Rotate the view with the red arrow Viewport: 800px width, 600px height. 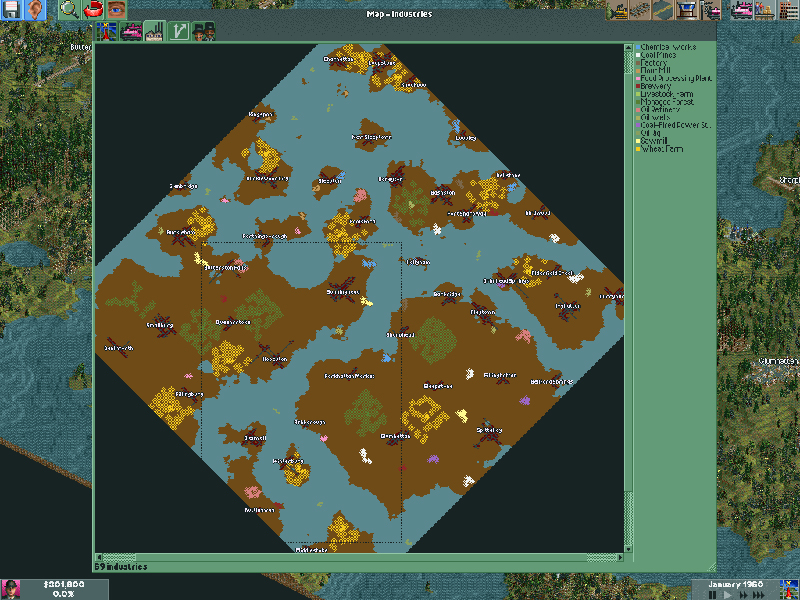(x=93, y=10)
